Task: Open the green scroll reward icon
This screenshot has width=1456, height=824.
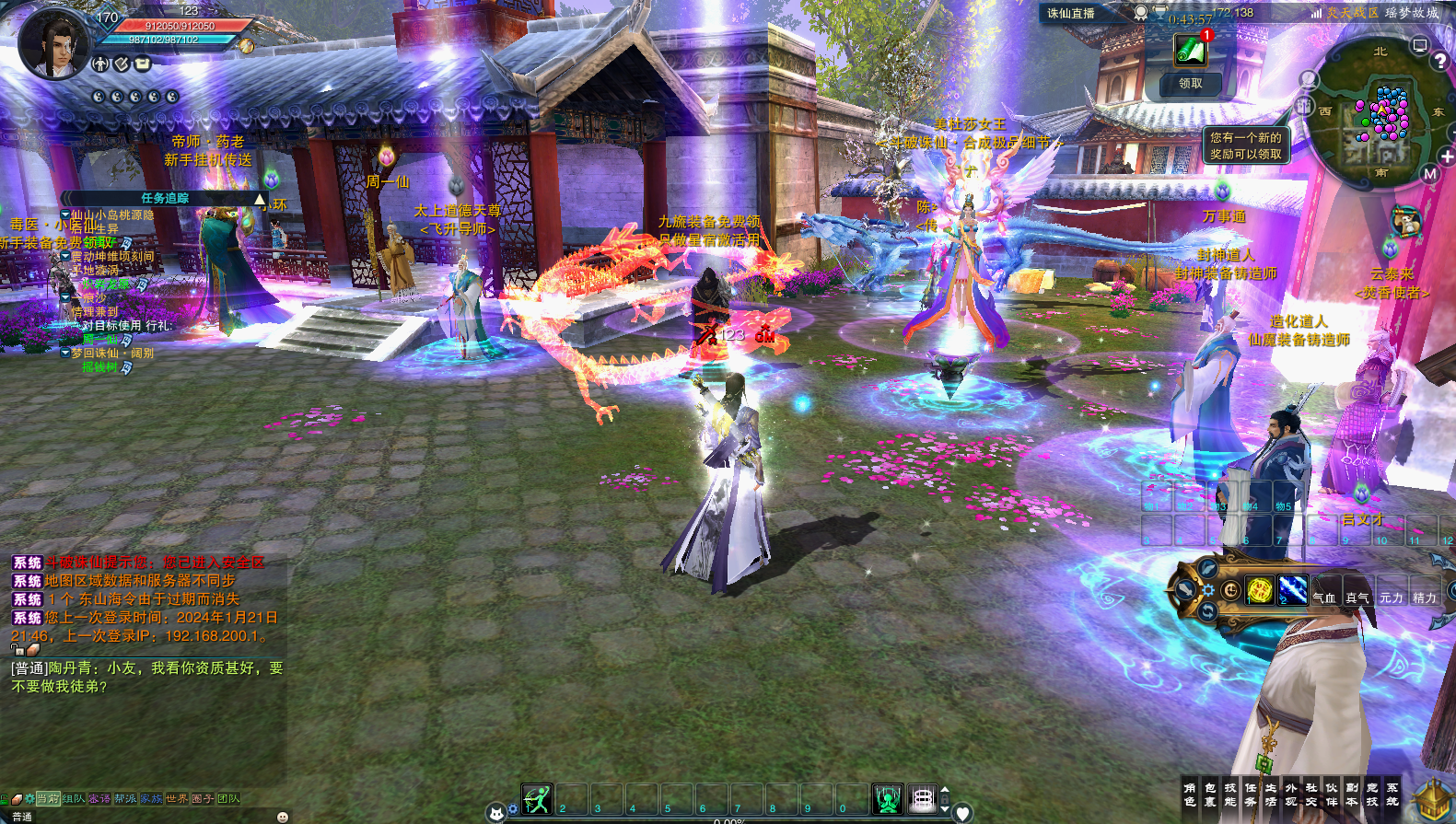Action: [x=1190, y=51]
